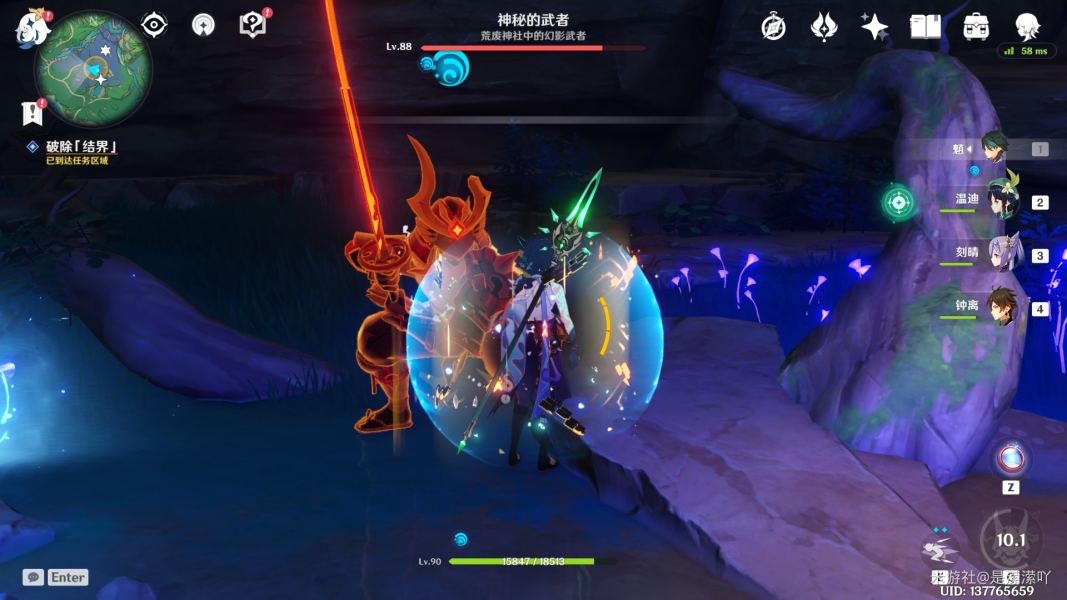This screenshot has width=1067, height=600.
Task: Activate the elemental skill on cooldown
Action: click(1010, 540)
